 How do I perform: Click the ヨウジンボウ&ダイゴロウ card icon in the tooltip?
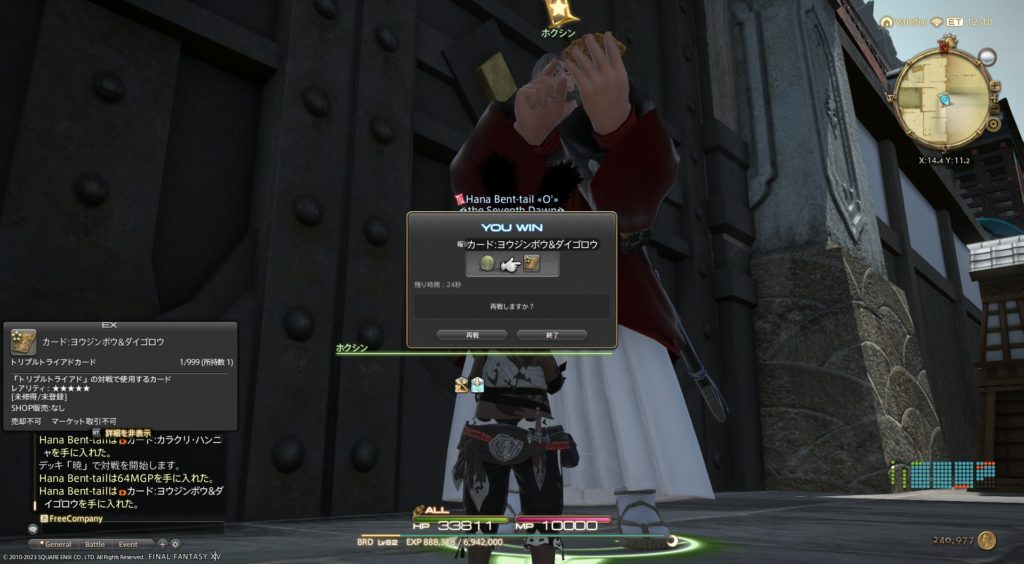24,341
